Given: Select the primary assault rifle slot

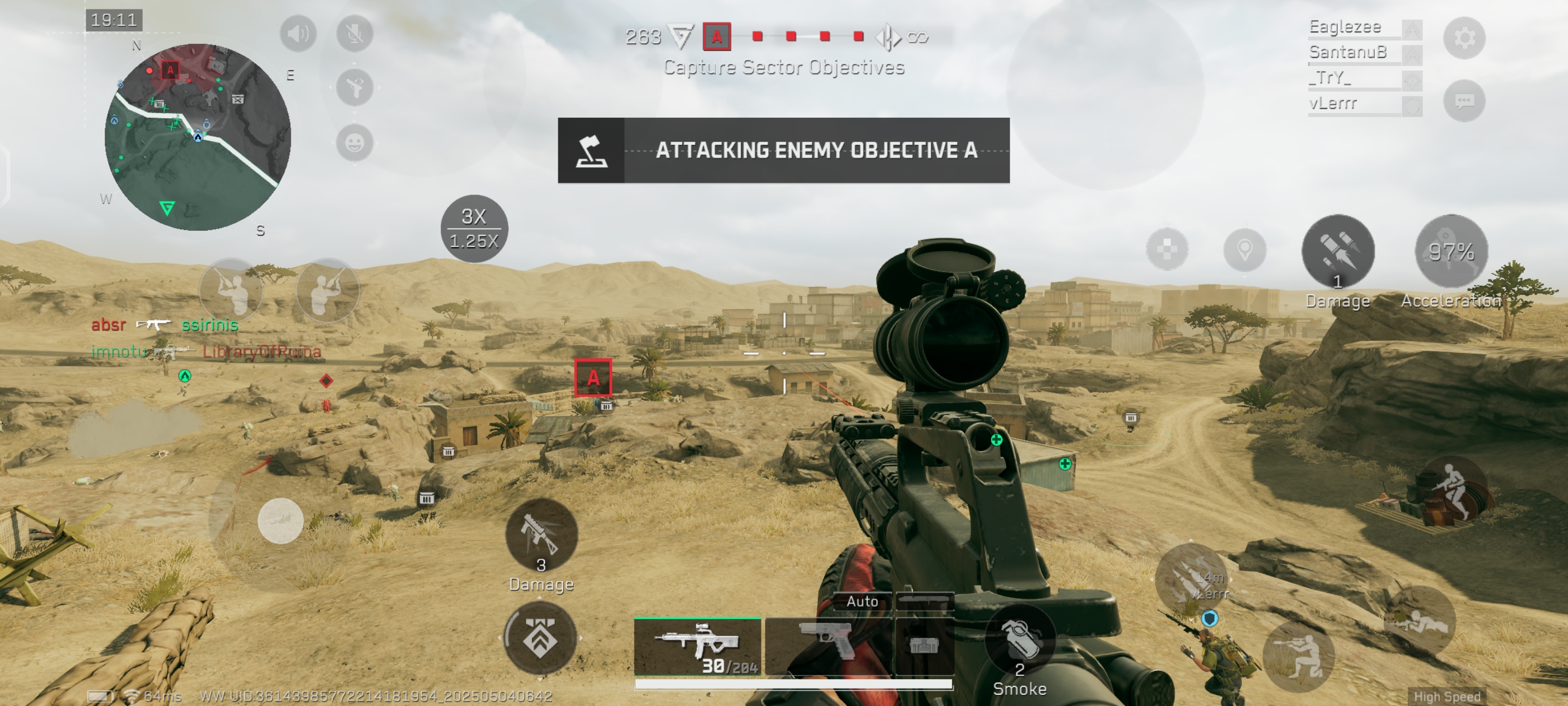Looking at the screenshot, I should [698, 645].
